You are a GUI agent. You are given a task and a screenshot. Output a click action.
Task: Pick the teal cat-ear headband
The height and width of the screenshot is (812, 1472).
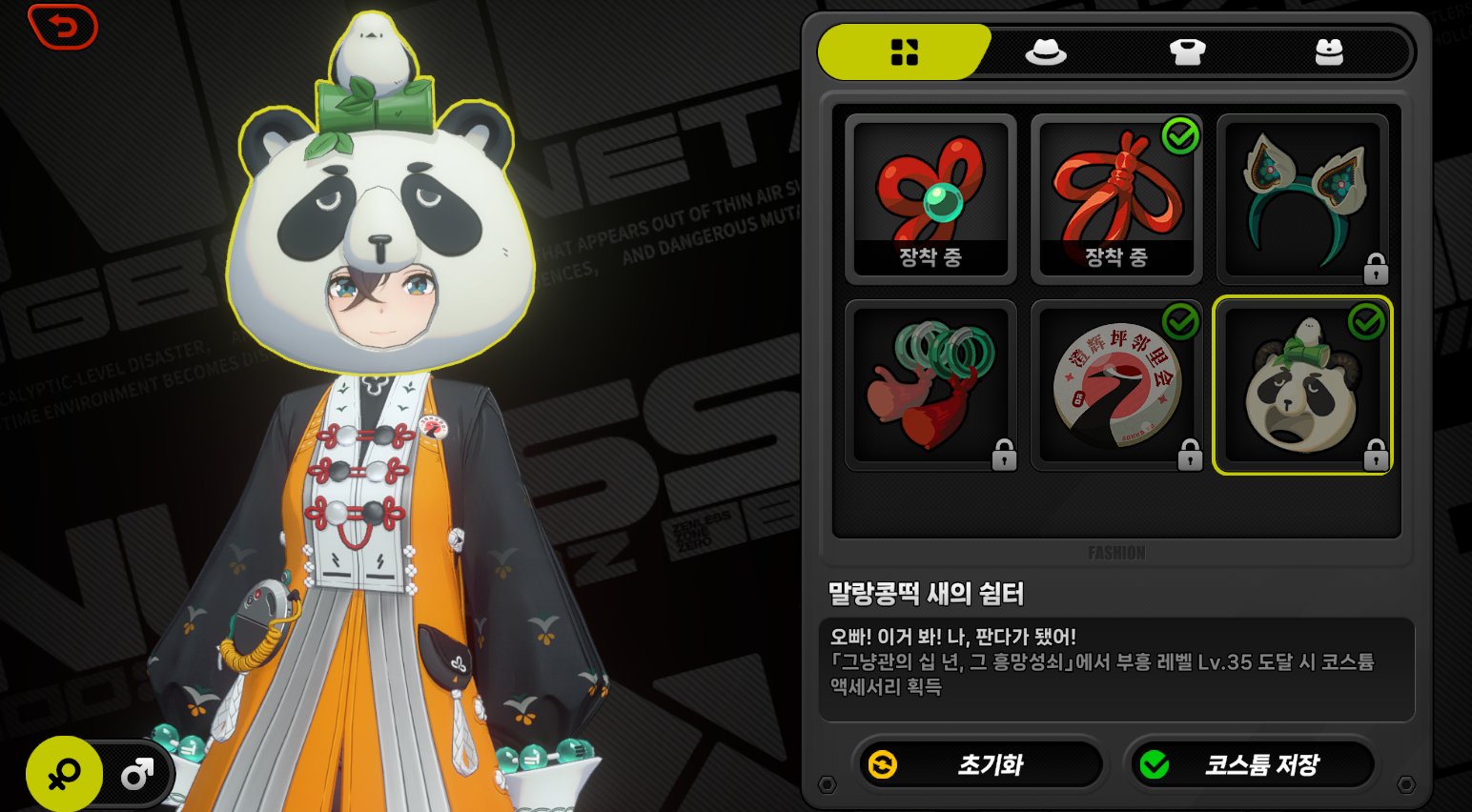(x=1302, y=198)
